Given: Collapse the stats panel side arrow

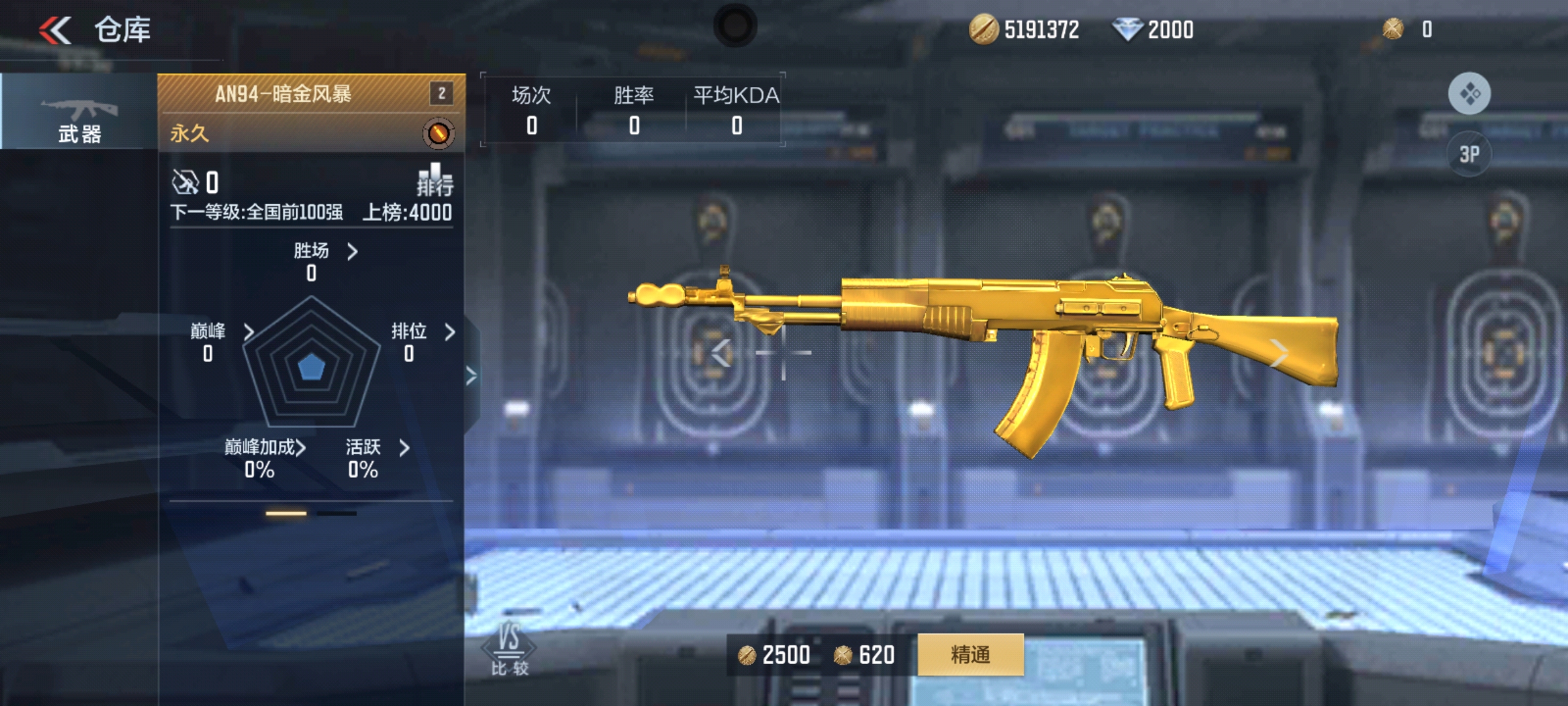Looking at the screenshot, I should point(471,376).
